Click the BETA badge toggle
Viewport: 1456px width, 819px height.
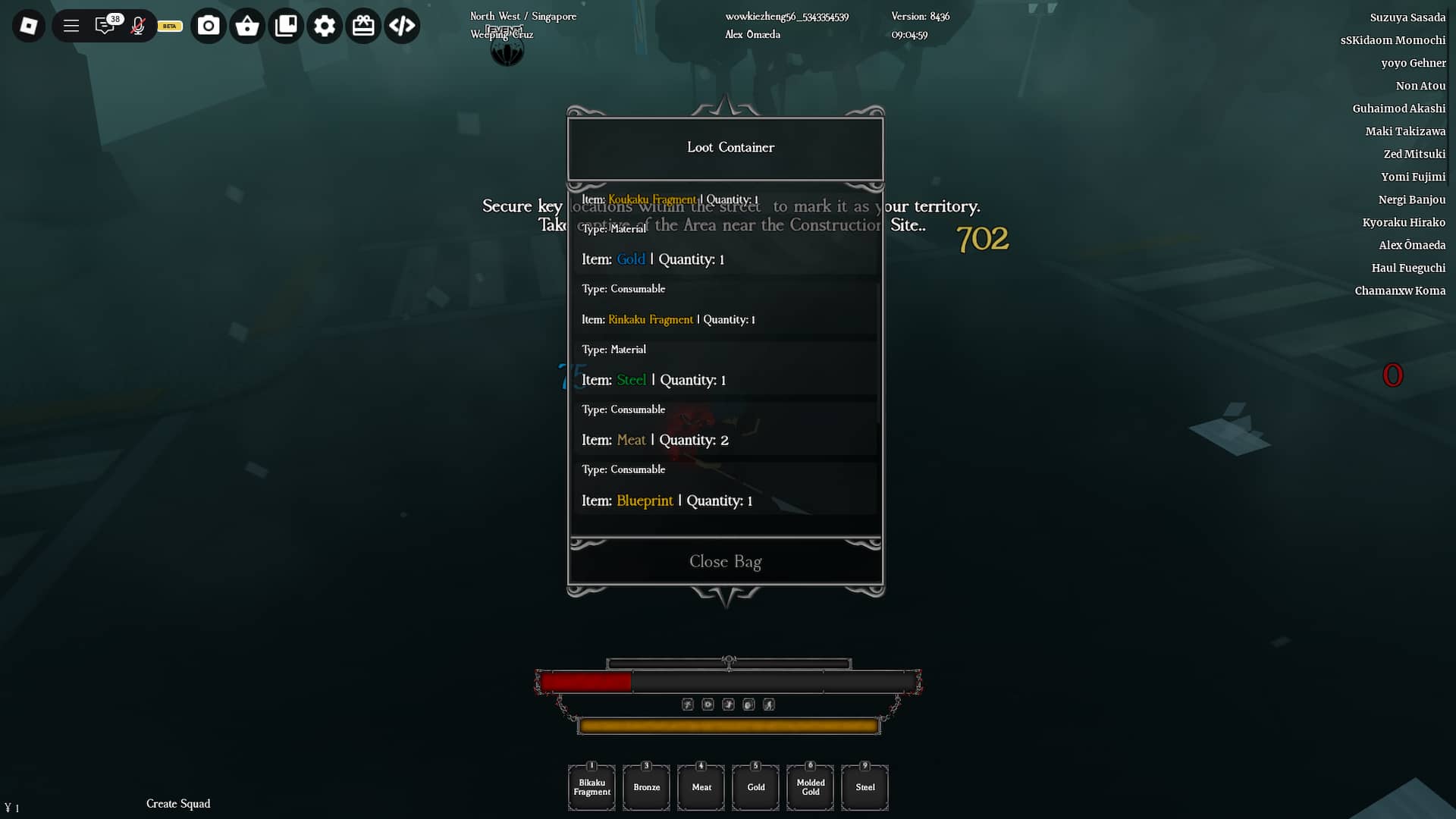168,26
